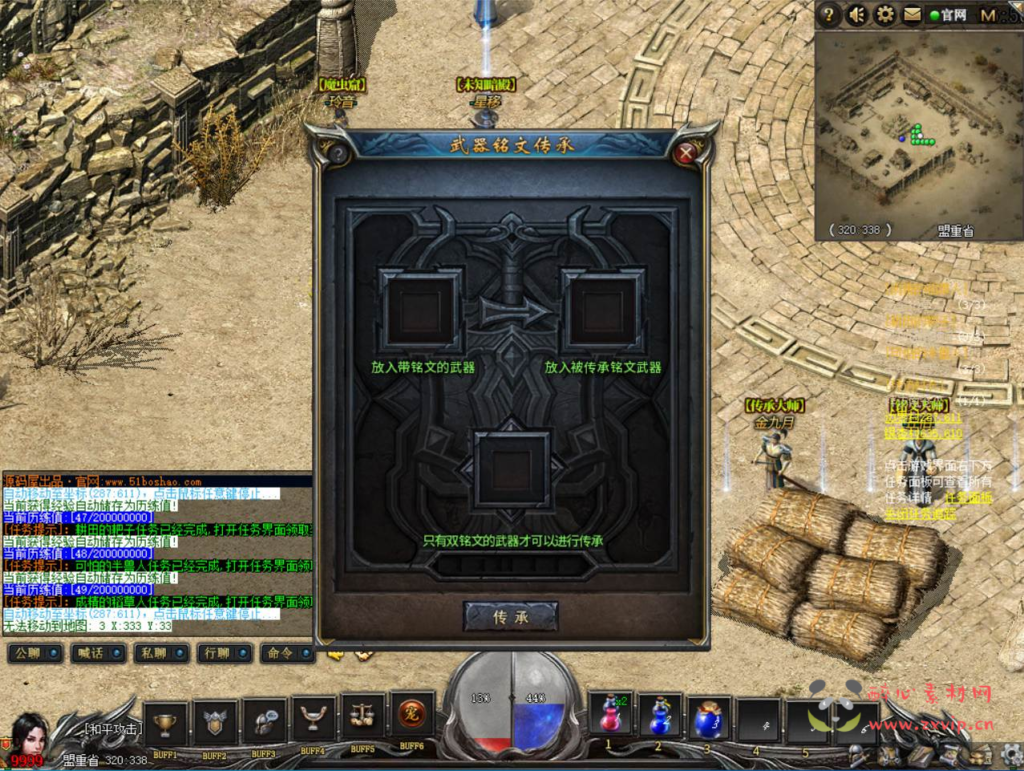
Task: Open the mail envelope icon
Action: tap(912, 15)
